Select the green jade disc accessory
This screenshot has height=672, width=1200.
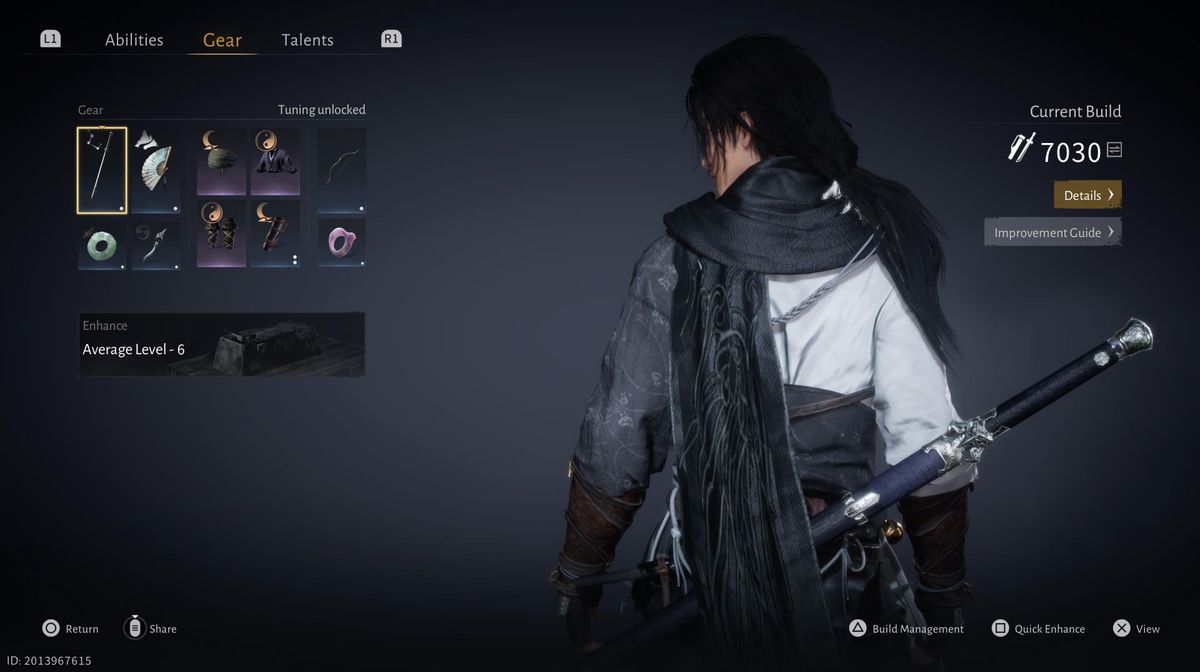point(102,245)
